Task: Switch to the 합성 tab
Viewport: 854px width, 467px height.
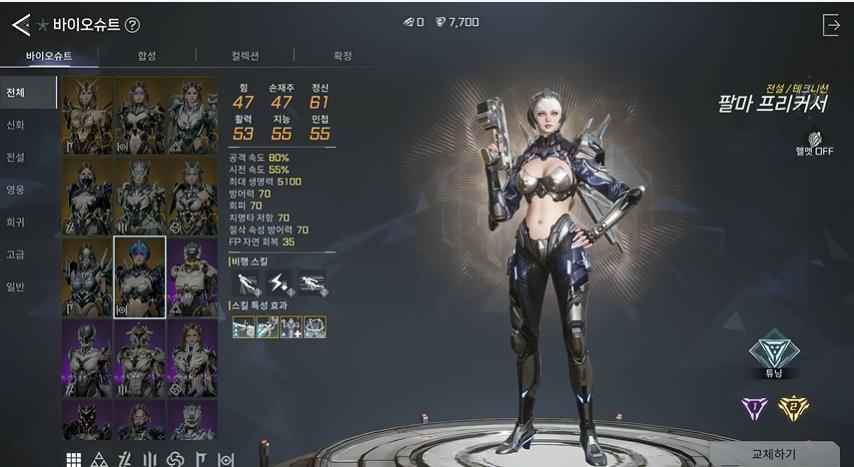Action: pyautogui.click(x=146, y=56)
